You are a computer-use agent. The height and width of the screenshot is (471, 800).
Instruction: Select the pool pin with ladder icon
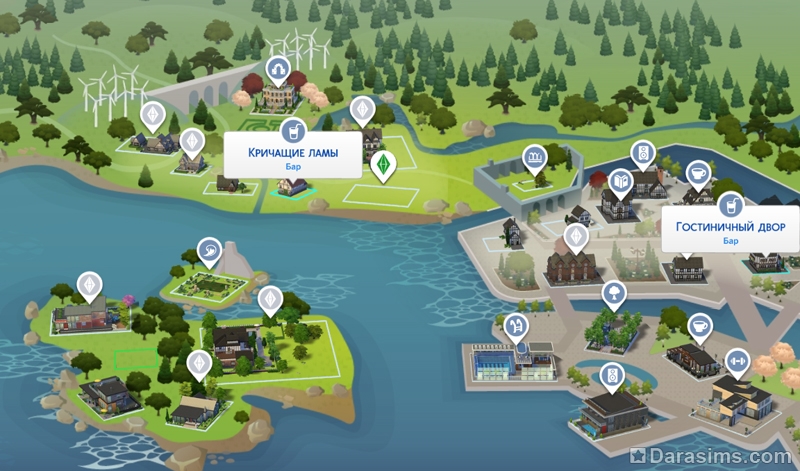516,325
